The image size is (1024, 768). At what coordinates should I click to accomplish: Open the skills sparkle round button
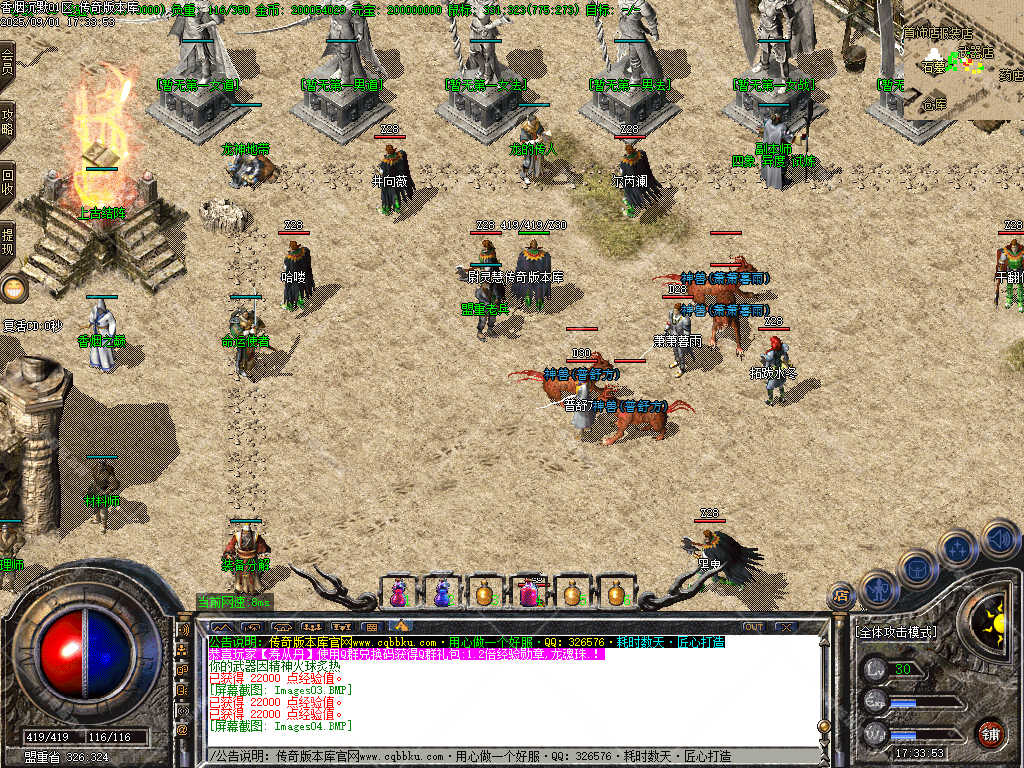point(957,548)
